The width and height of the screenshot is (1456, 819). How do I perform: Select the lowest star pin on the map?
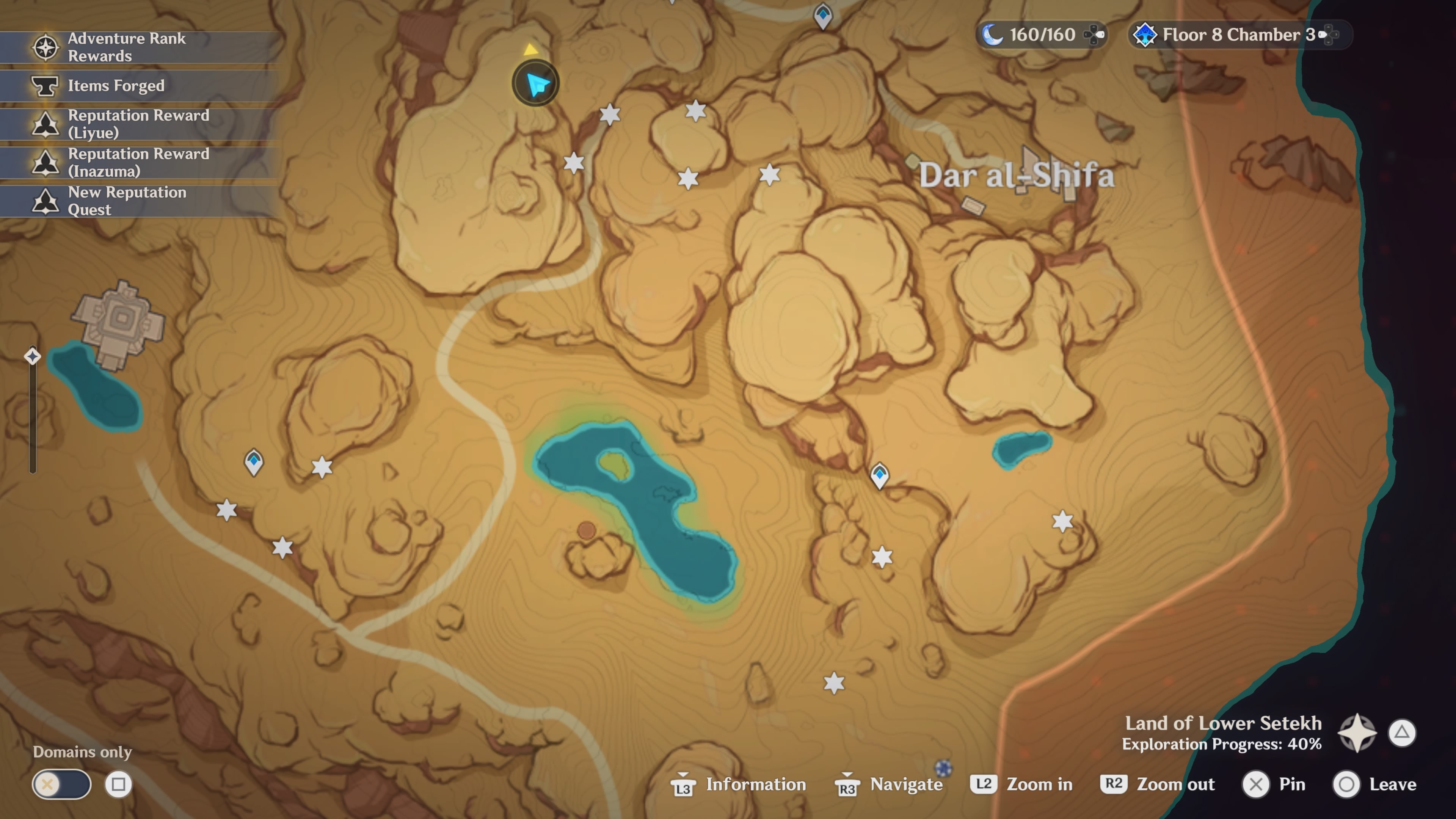coord(834,683)
